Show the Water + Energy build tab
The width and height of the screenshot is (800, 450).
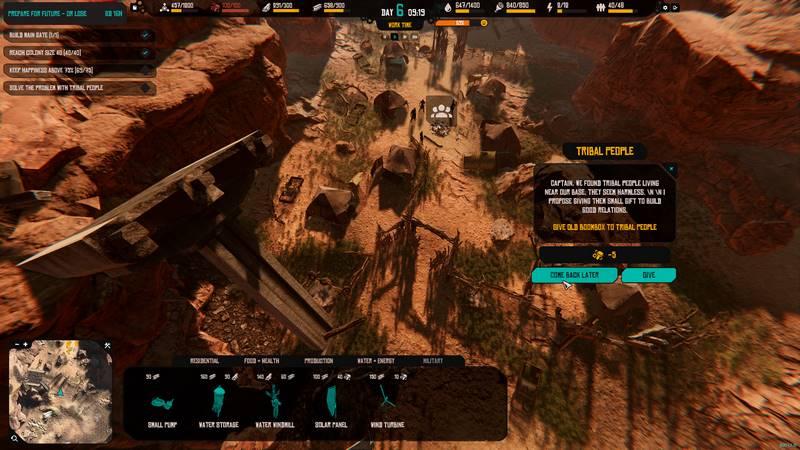click(377, 360)
